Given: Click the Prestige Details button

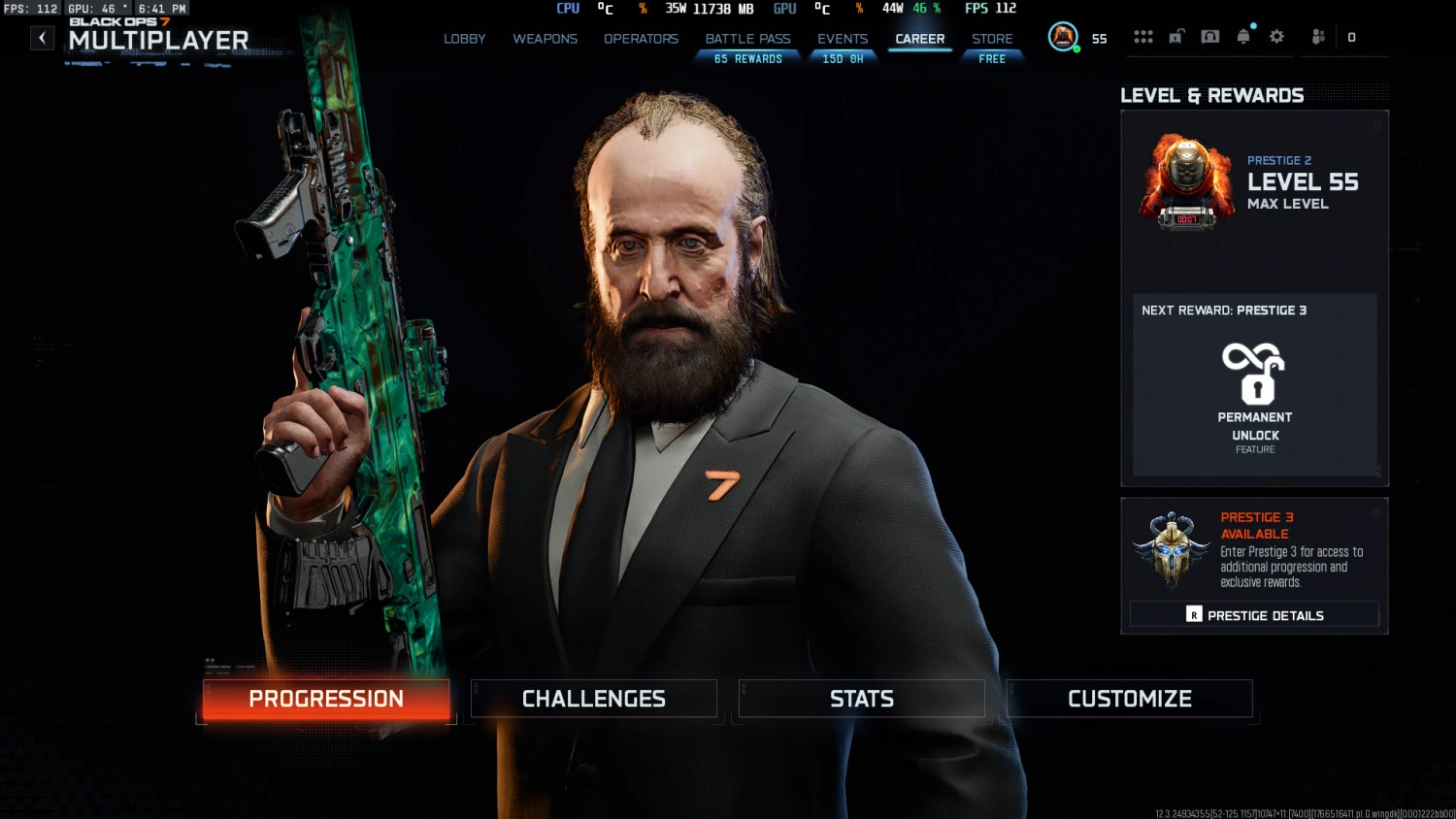Looking at the screenshot, I should 1254,614.
